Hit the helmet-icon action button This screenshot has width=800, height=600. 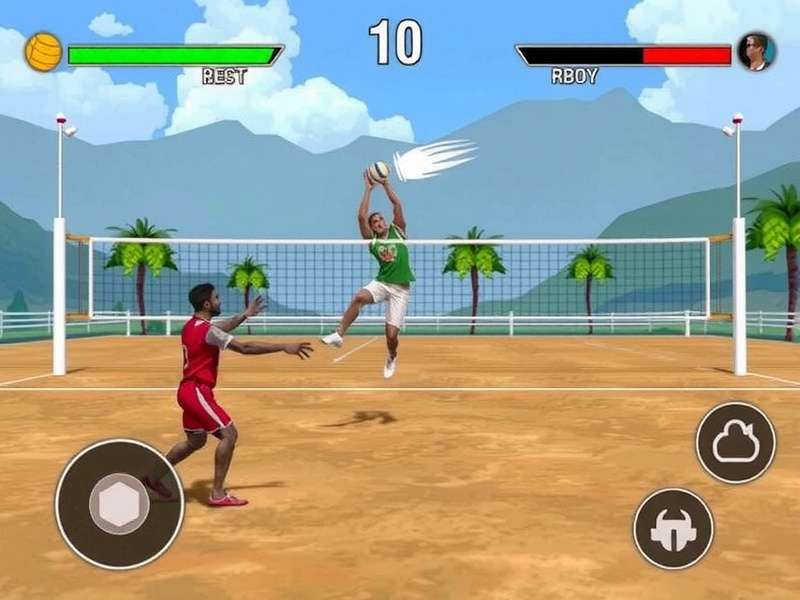[673, 529]
